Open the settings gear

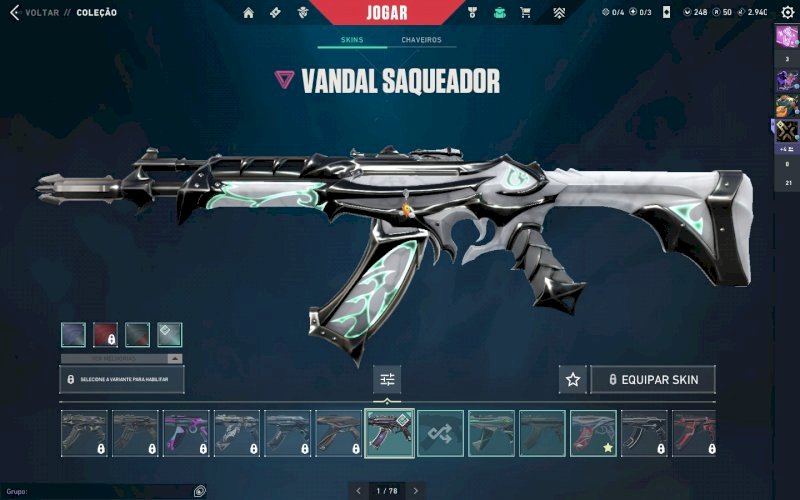pos(787,12)
